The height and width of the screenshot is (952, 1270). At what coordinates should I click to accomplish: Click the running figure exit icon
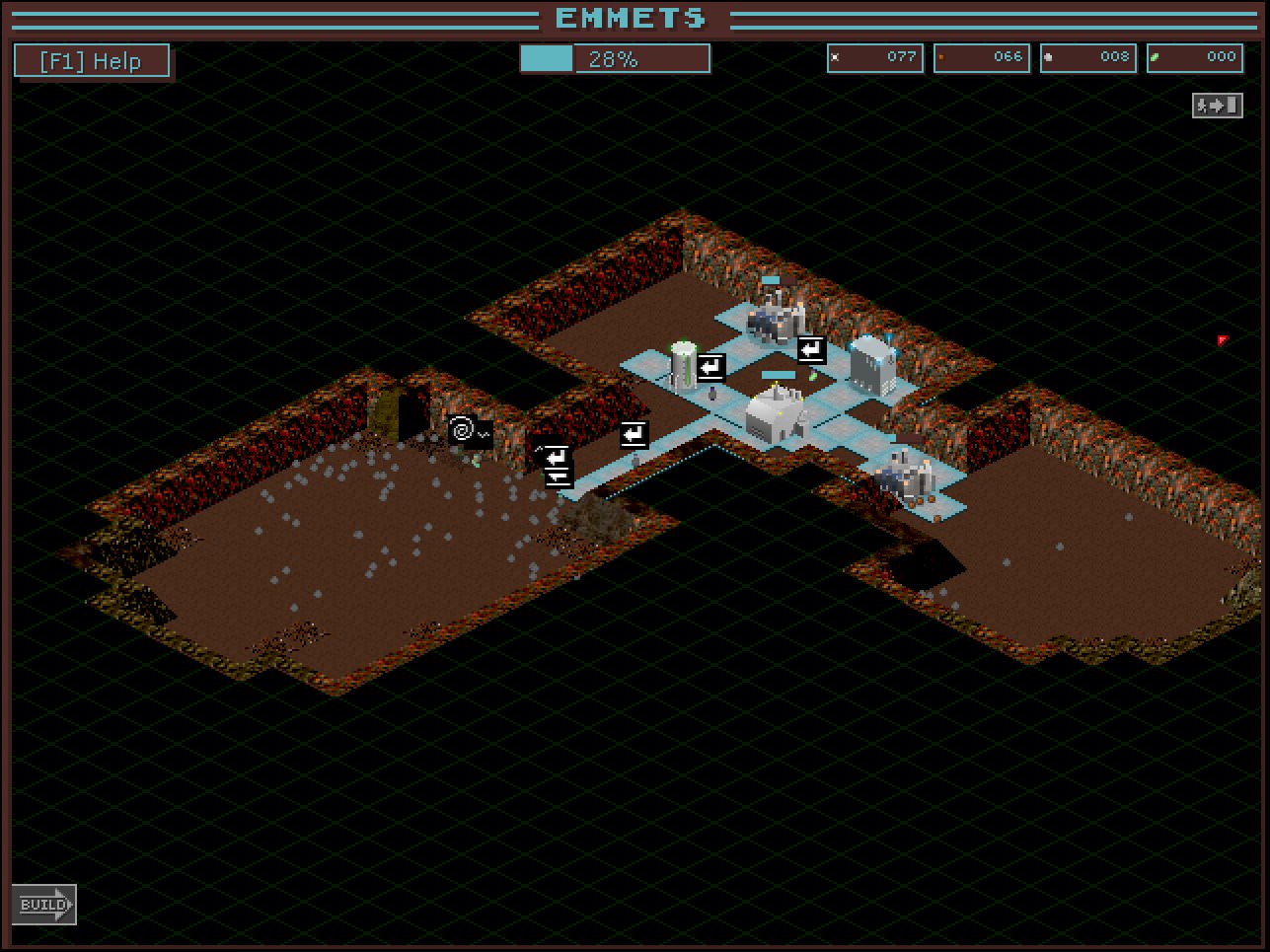1217,105
